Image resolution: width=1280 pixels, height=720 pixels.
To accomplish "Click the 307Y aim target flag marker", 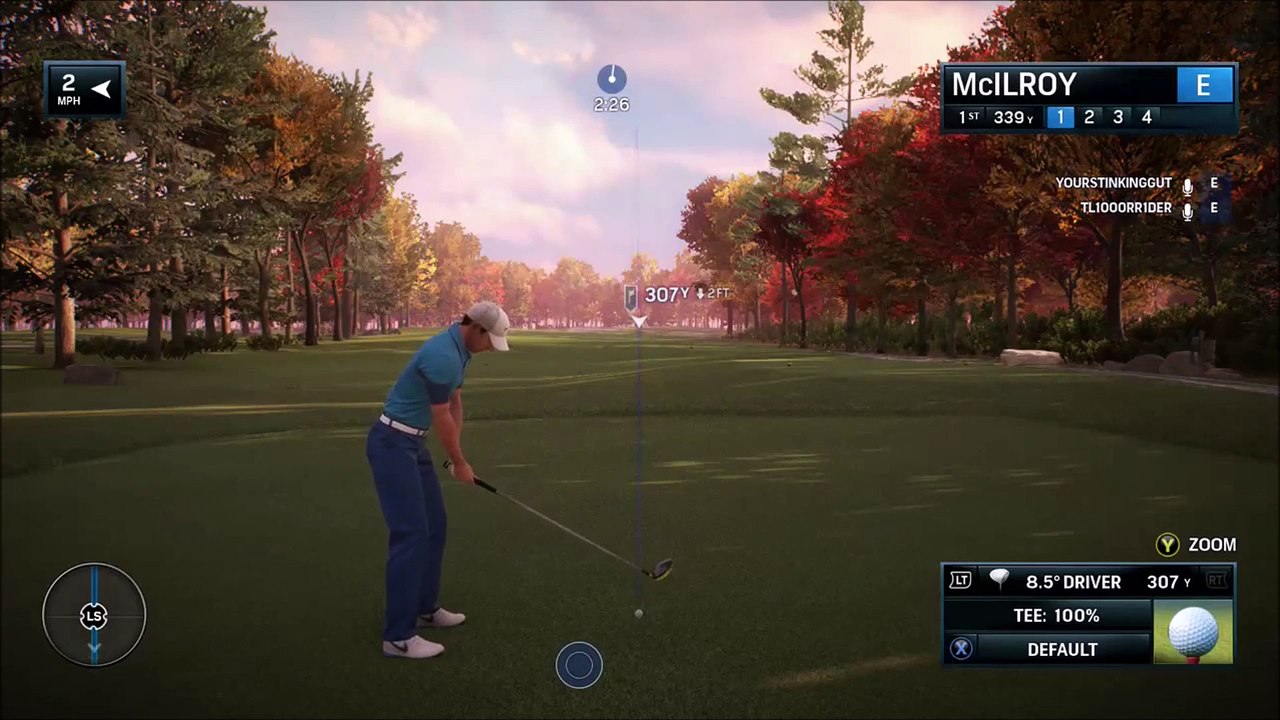I will (632, 296).
